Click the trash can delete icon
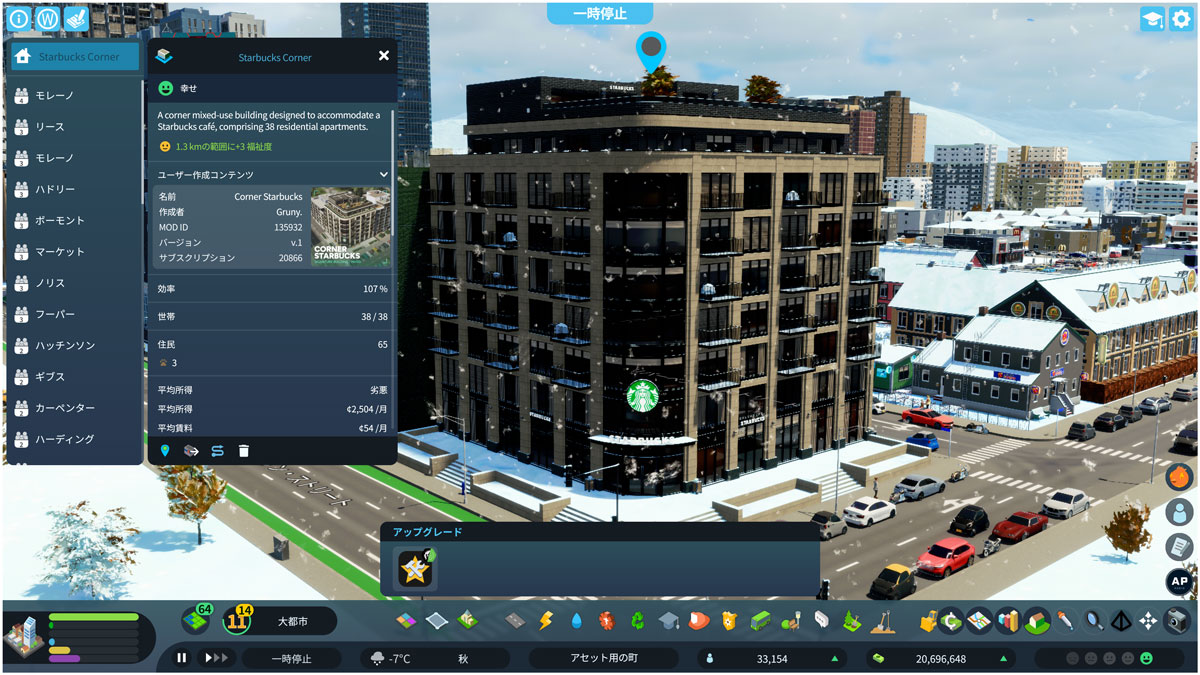The width and height of the screenshot is (1200, 675). tap(244, 451)
